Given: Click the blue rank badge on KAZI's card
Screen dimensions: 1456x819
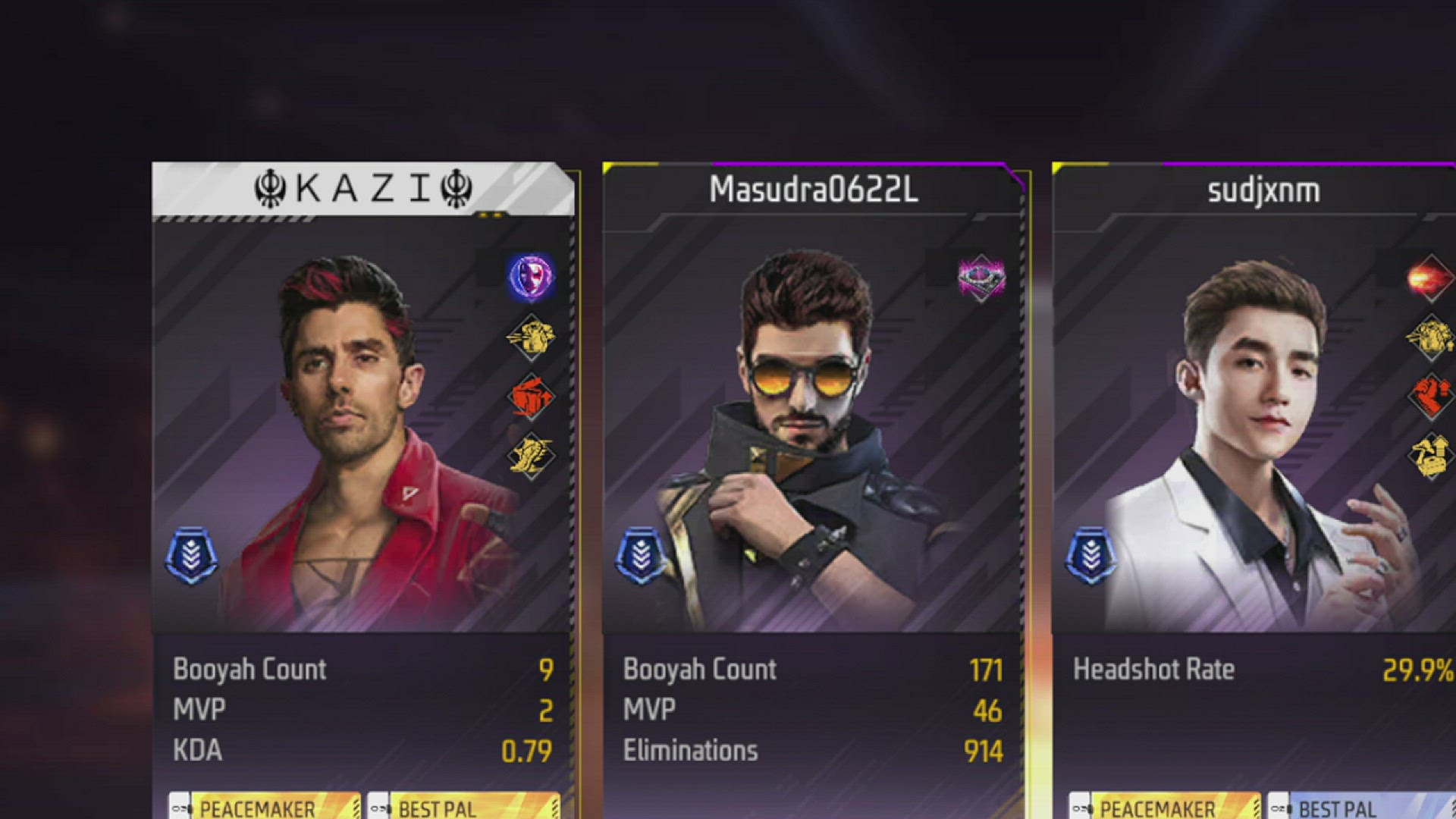Looking at the screenshot, I should coord(192,556).
